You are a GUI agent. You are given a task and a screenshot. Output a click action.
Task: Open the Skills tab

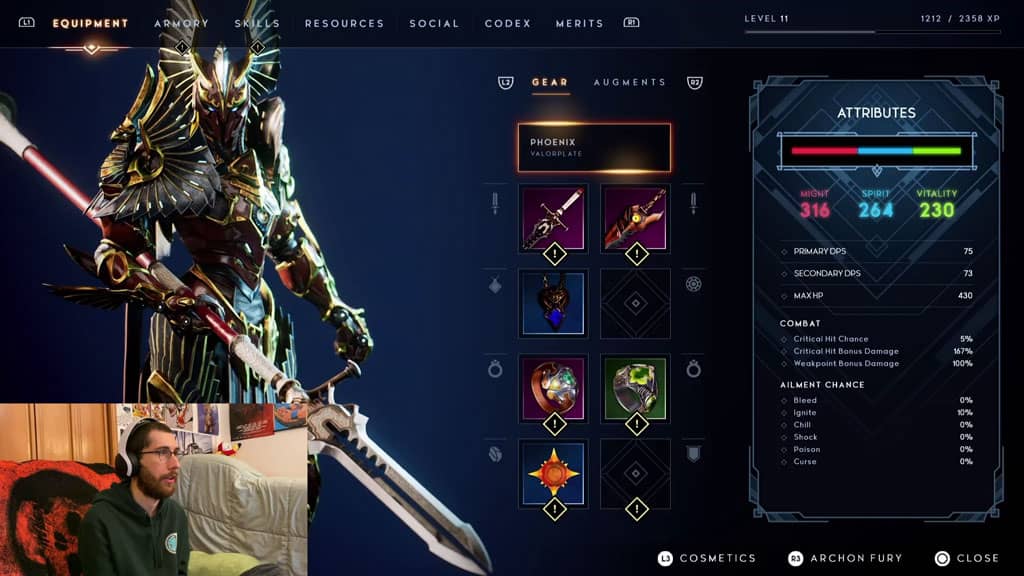pos(257,23)
